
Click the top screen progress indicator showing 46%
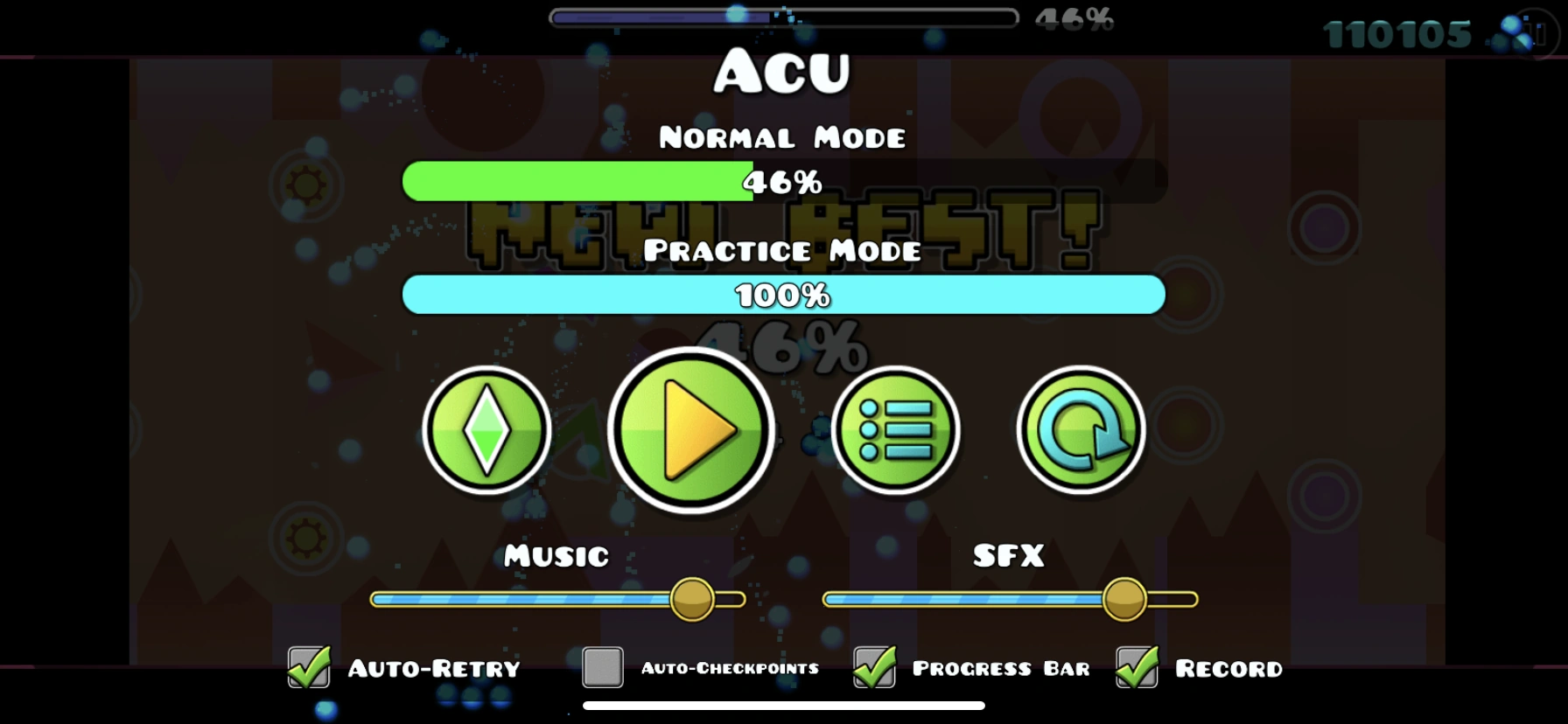(x=783, y=14)
